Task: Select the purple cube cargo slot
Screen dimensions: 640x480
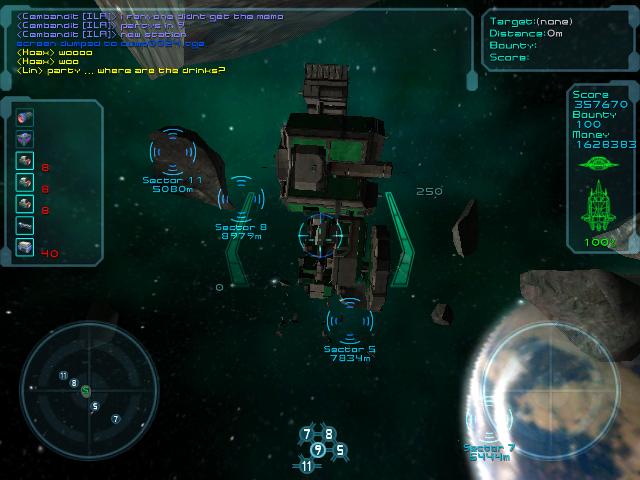Action: pyautogui.click(x=24, y=139)
